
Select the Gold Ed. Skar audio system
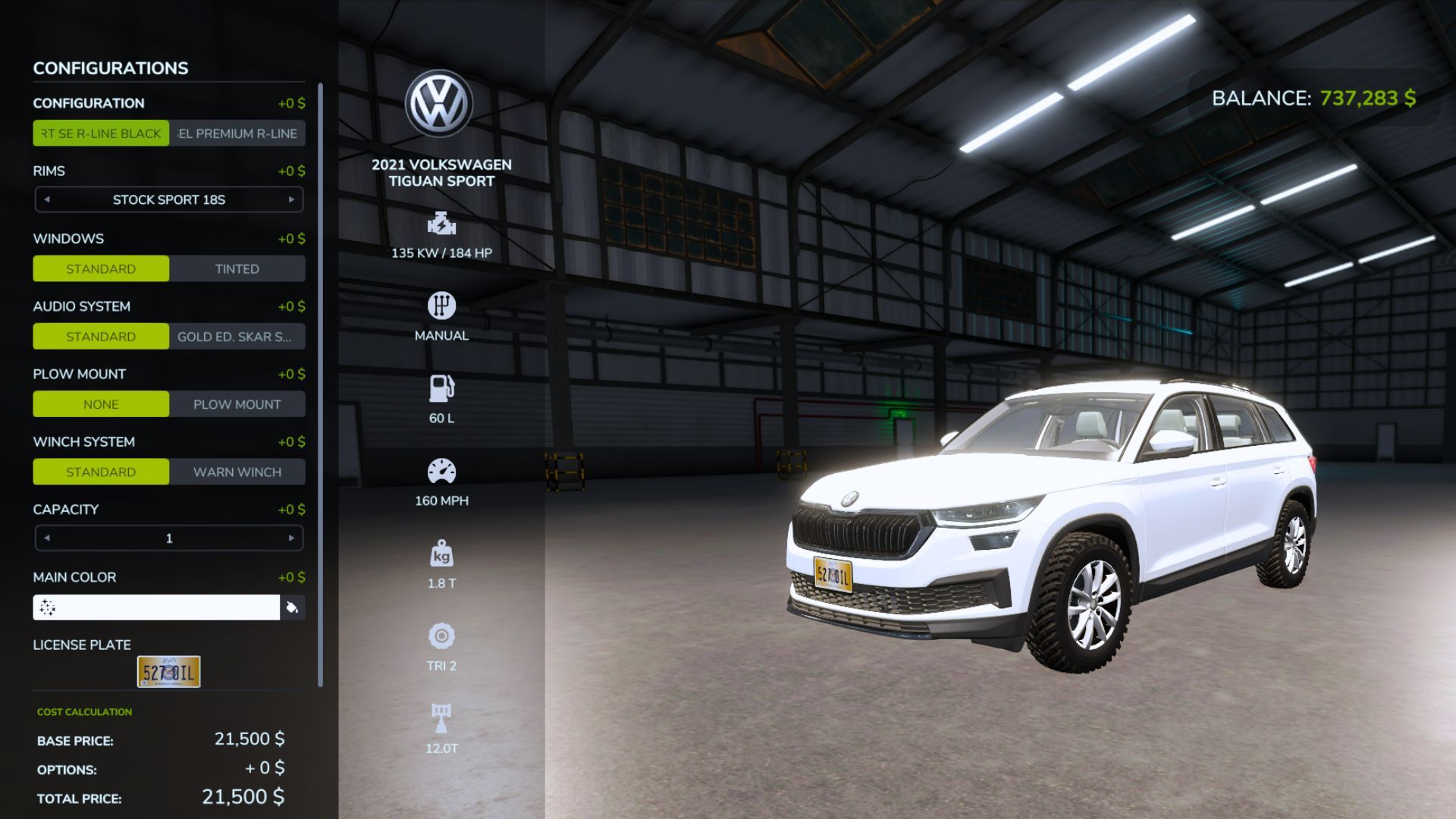pyautogui.click(x=237, y=336)
